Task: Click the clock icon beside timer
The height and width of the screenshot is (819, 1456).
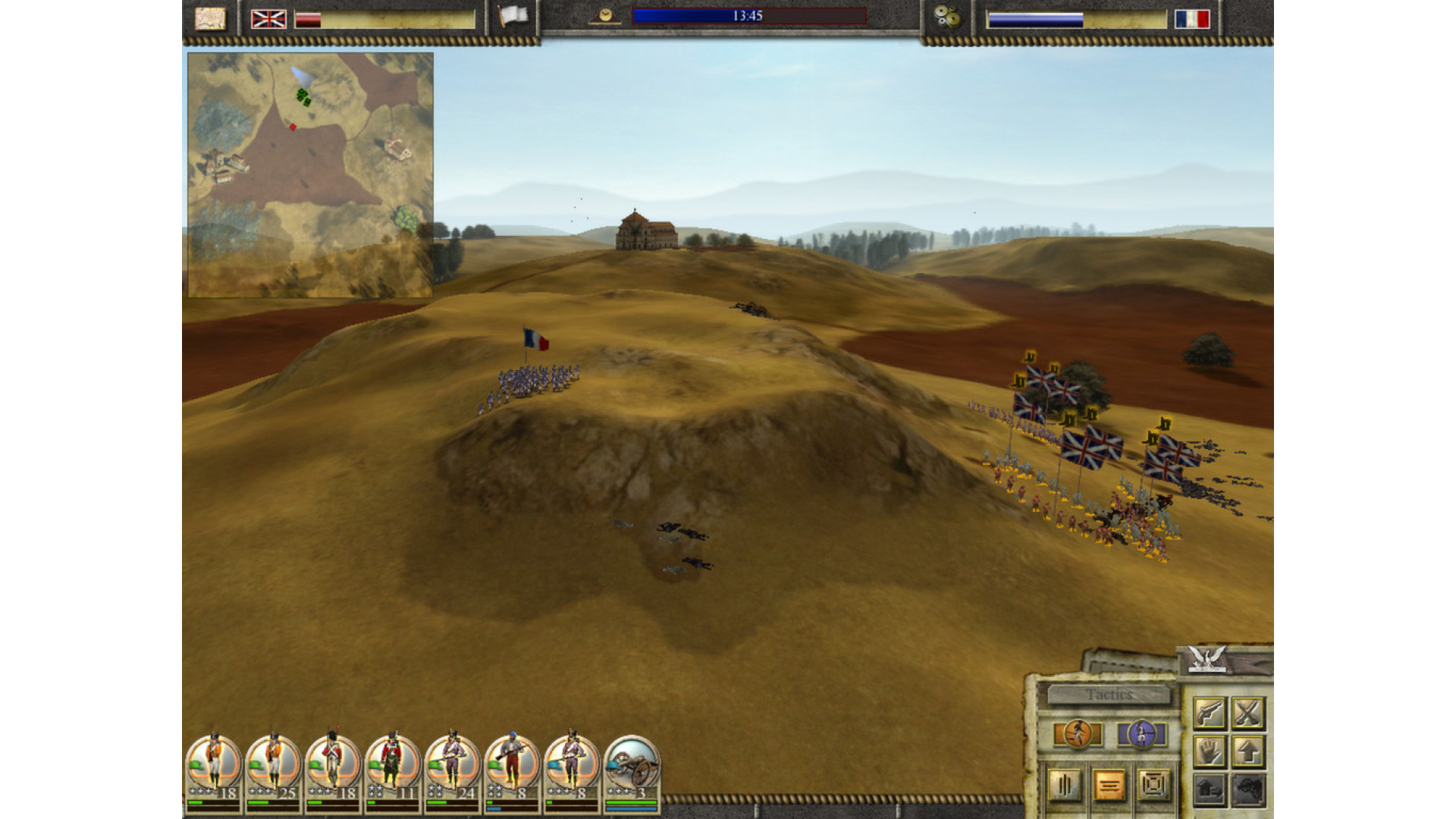Action: pyautogui.click(x=605, y=16)
